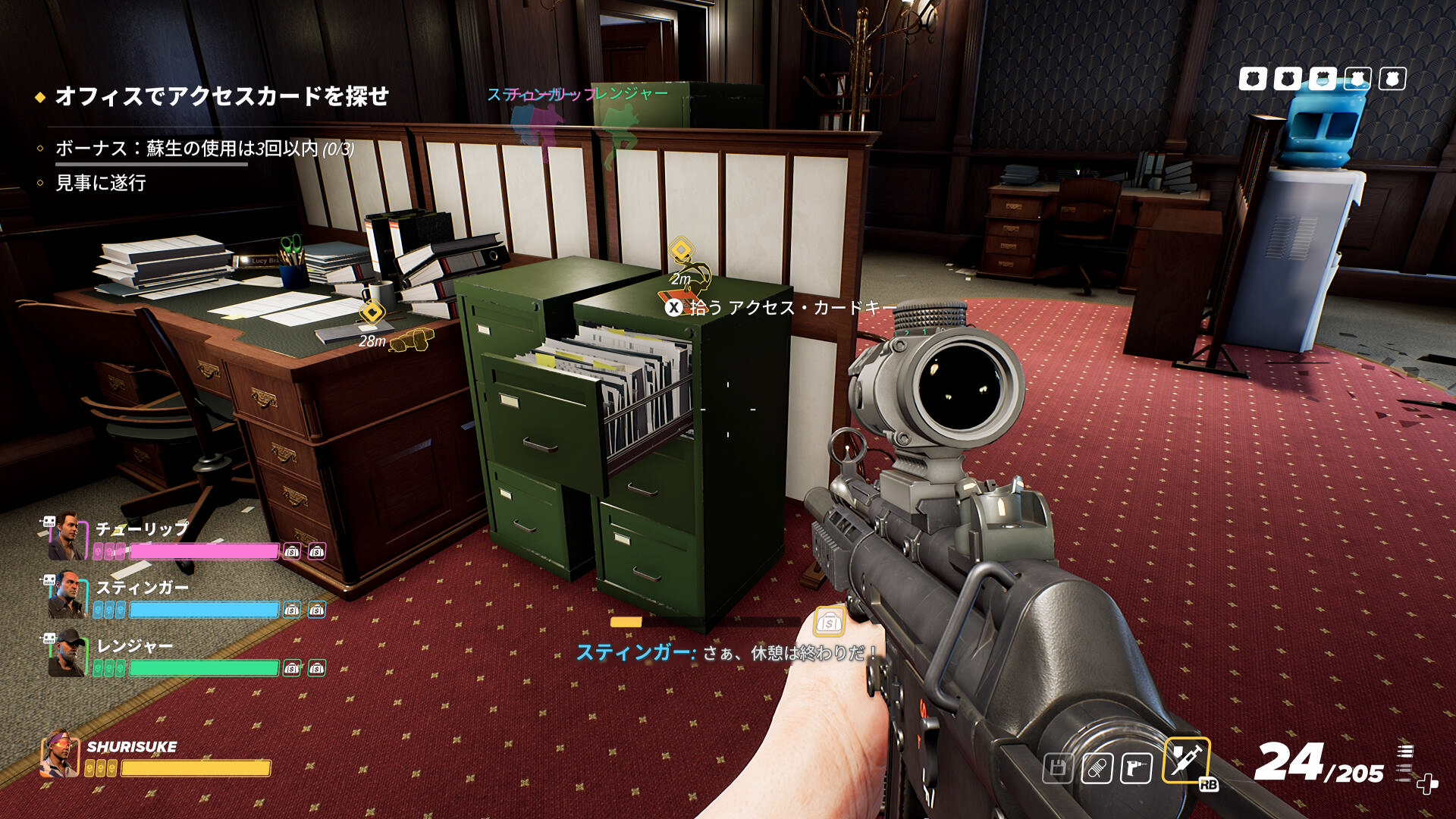Click the police heat badge row

tap(1322, 79)
